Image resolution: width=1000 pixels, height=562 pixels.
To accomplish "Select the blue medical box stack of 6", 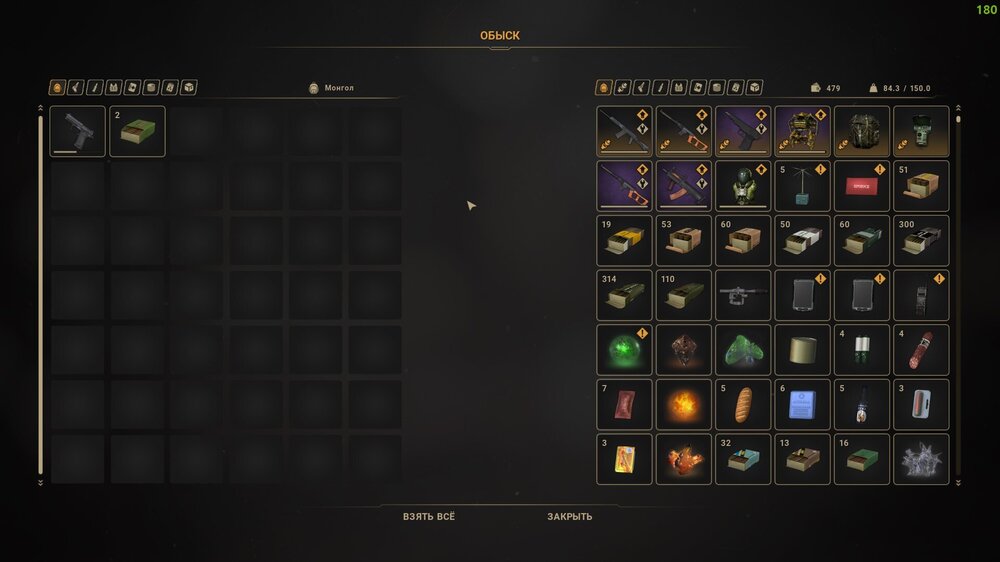I will tap(802, 404).
